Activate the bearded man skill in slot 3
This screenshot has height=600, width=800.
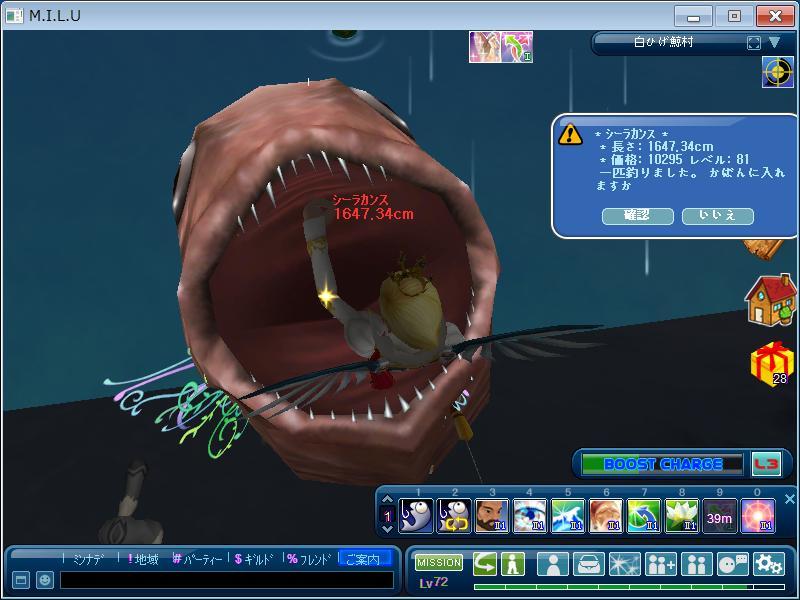[492, 516]
